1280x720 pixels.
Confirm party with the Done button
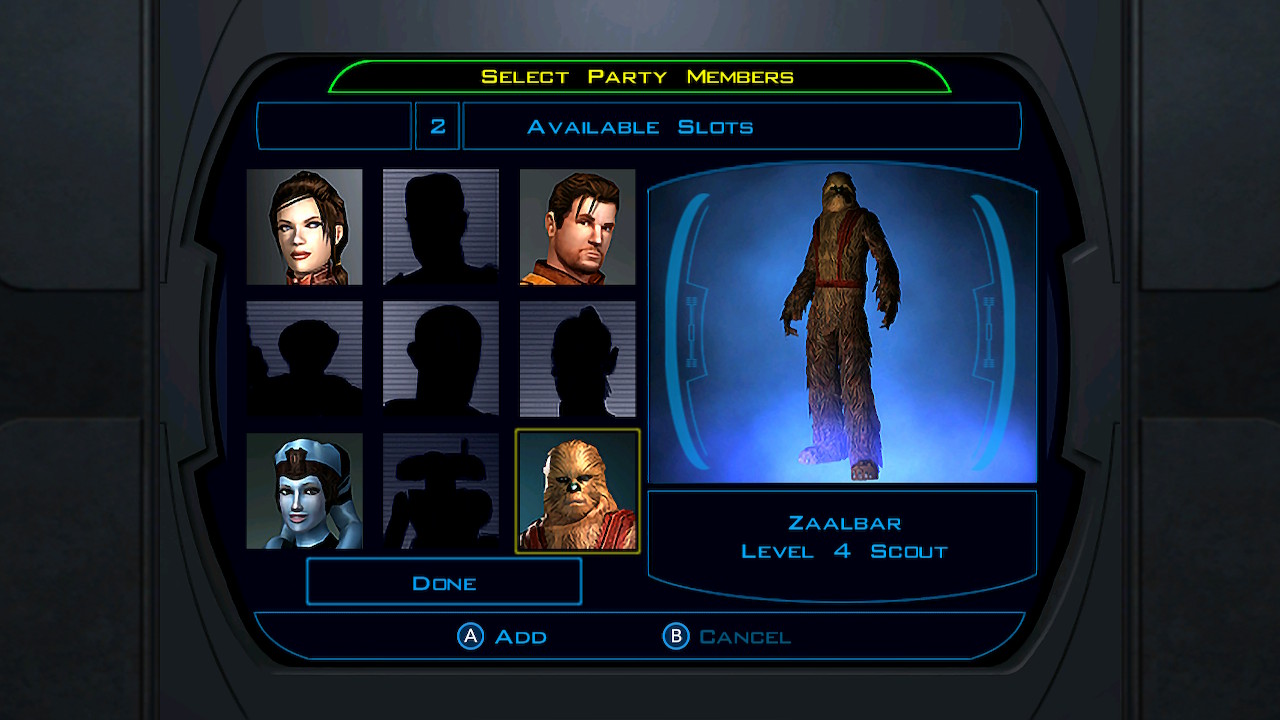[443, 582]
